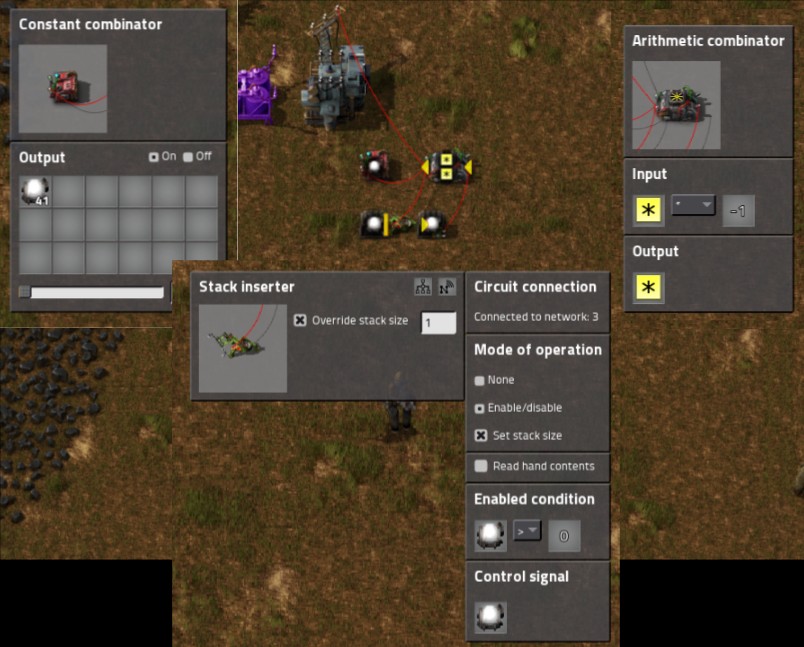The image size is (804, 647).
Task: Open the Enabled condition comparator dropdown
Action: click(x=527, y=531)
